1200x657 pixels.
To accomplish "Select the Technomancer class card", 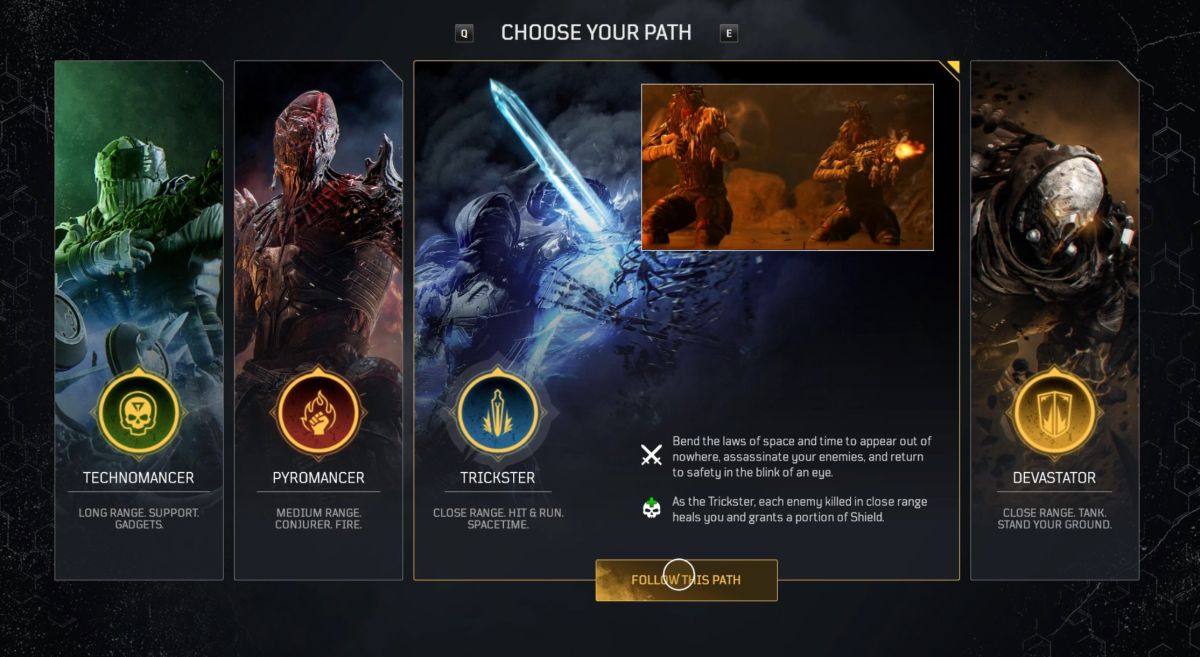I will pyautogui.click(x=139, y=320).
